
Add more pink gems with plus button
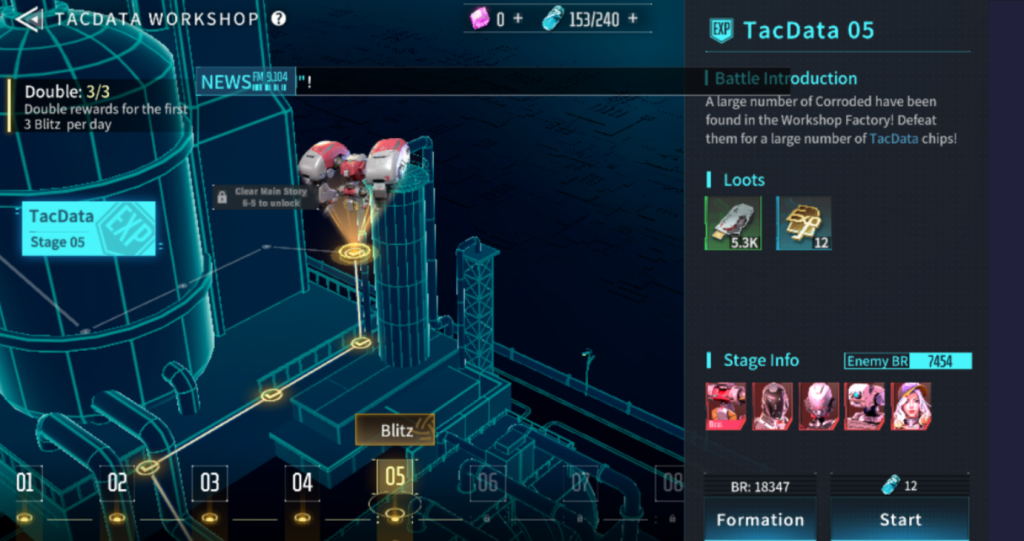(x=518, y=19)
